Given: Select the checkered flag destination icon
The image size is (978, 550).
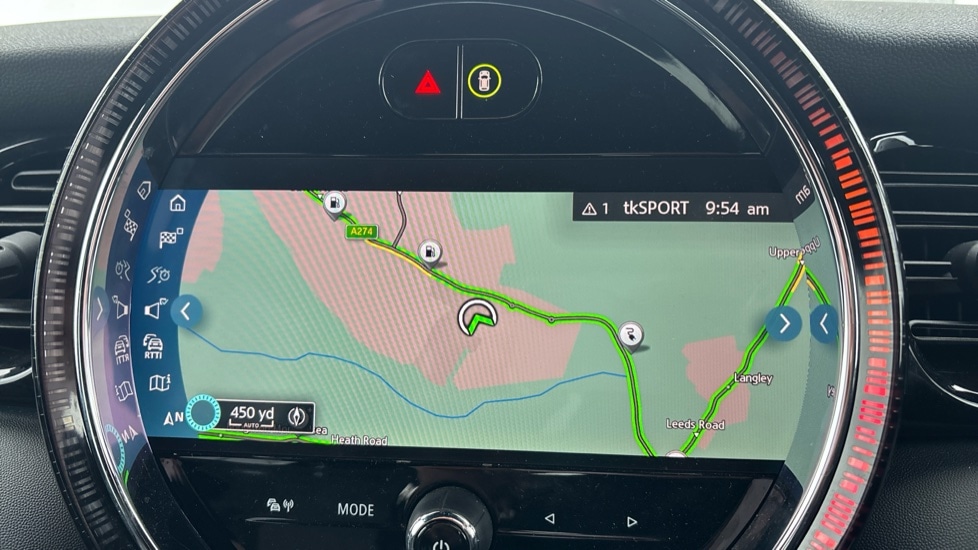Looking at the screenshot, I should pos(171,239).
